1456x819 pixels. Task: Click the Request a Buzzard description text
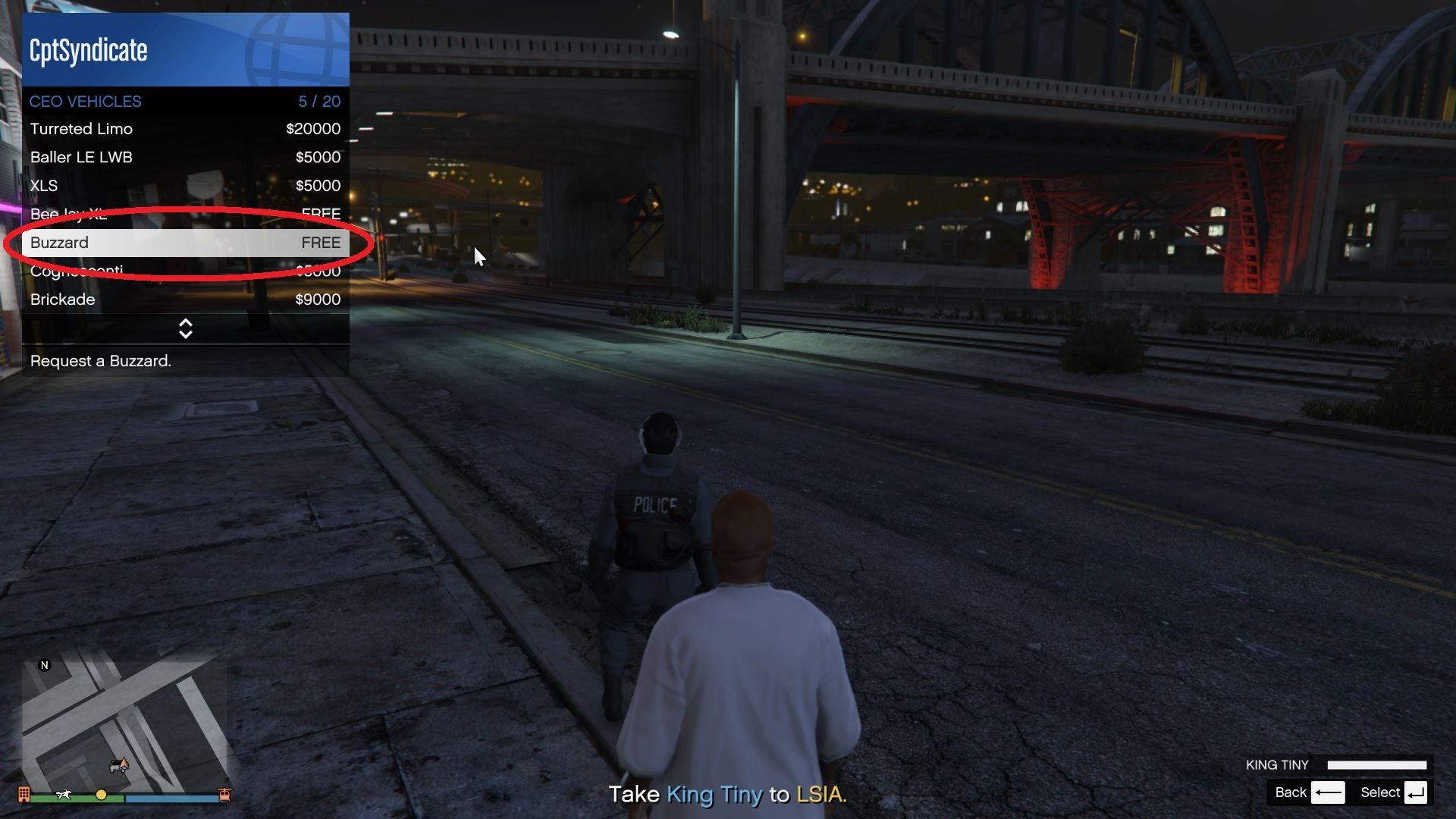pos(100,361)
